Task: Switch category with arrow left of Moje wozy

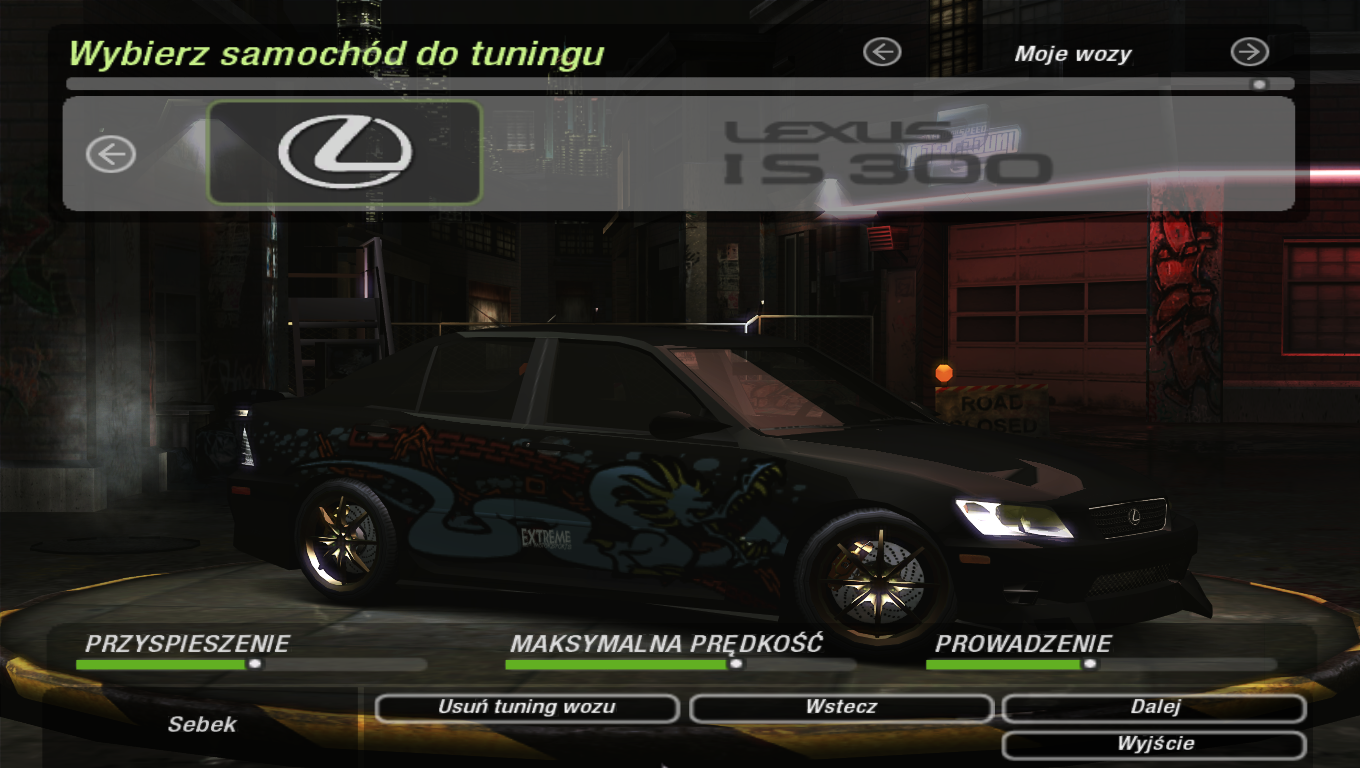Action: click(882, 52)
